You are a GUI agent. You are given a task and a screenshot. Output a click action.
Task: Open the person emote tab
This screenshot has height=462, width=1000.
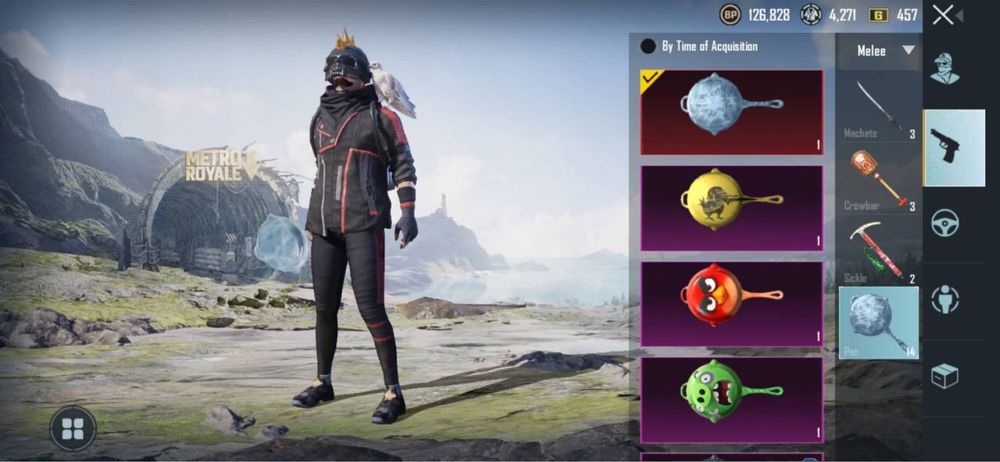(x=945, y=299)
